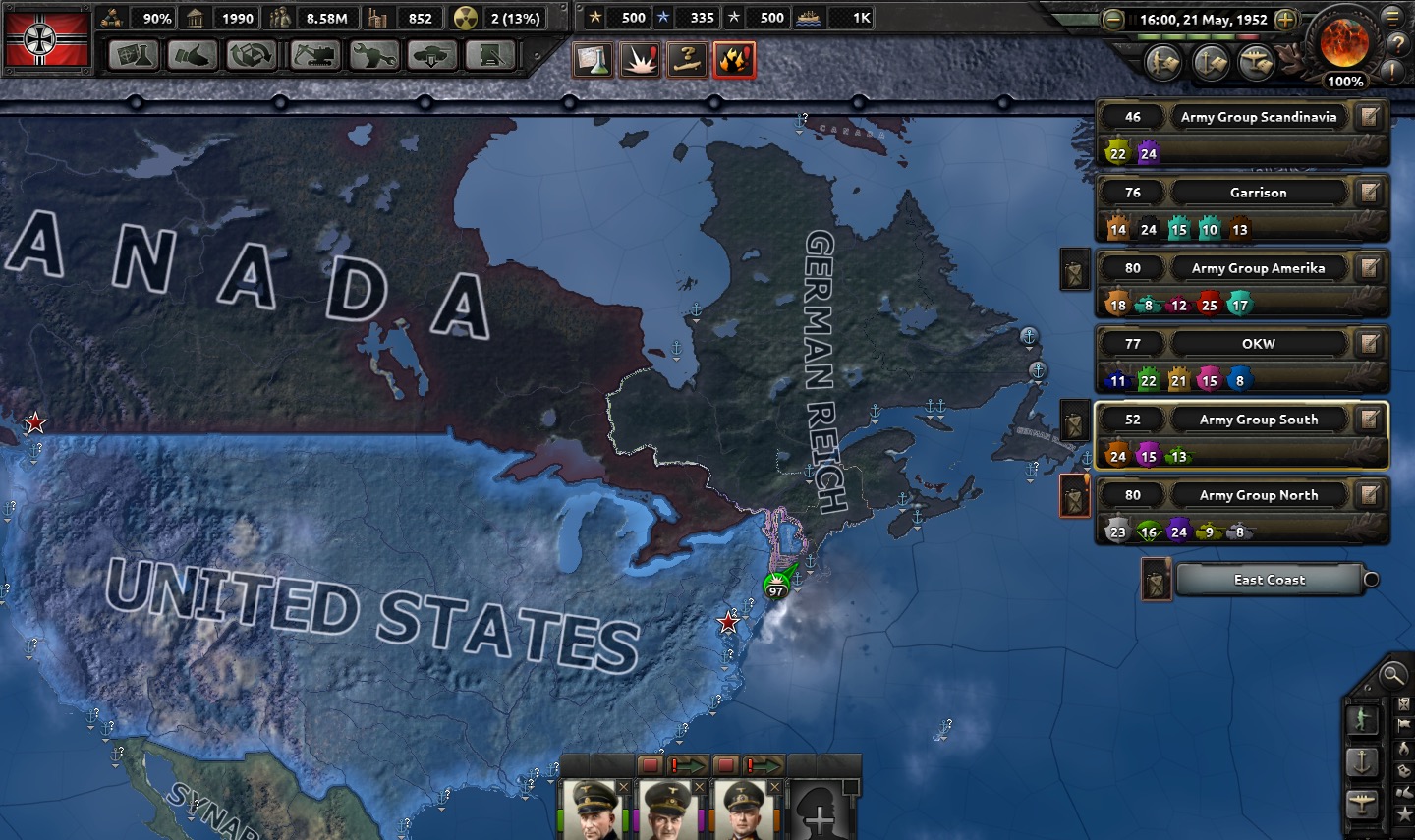Open the country overview via the German flag

[46, 37]
